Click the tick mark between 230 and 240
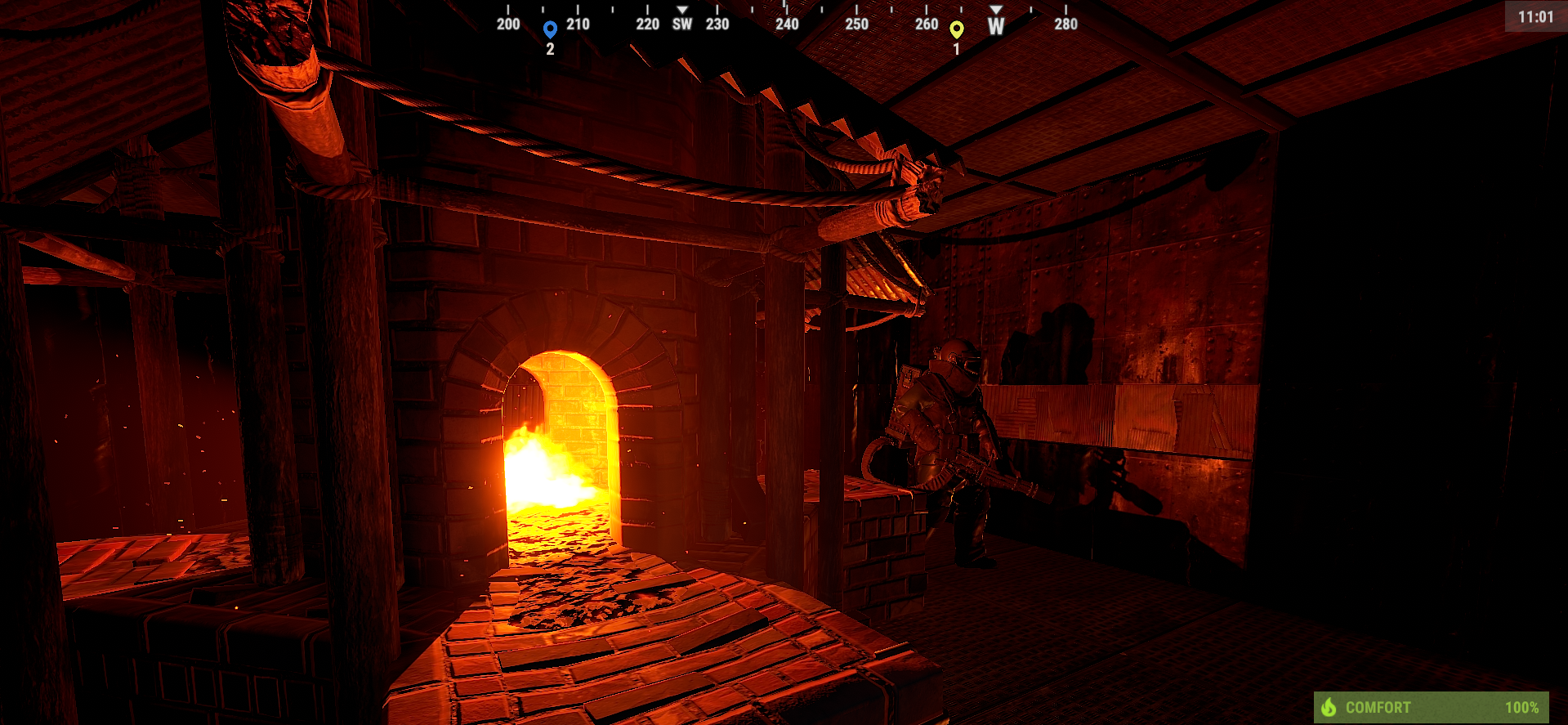 (x=751, y=11)
